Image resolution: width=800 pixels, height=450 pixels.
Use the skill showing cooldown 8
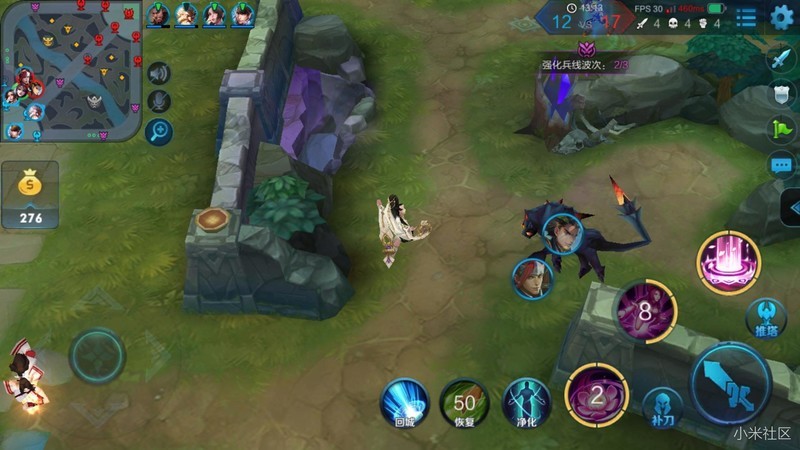tap(645, 311)
